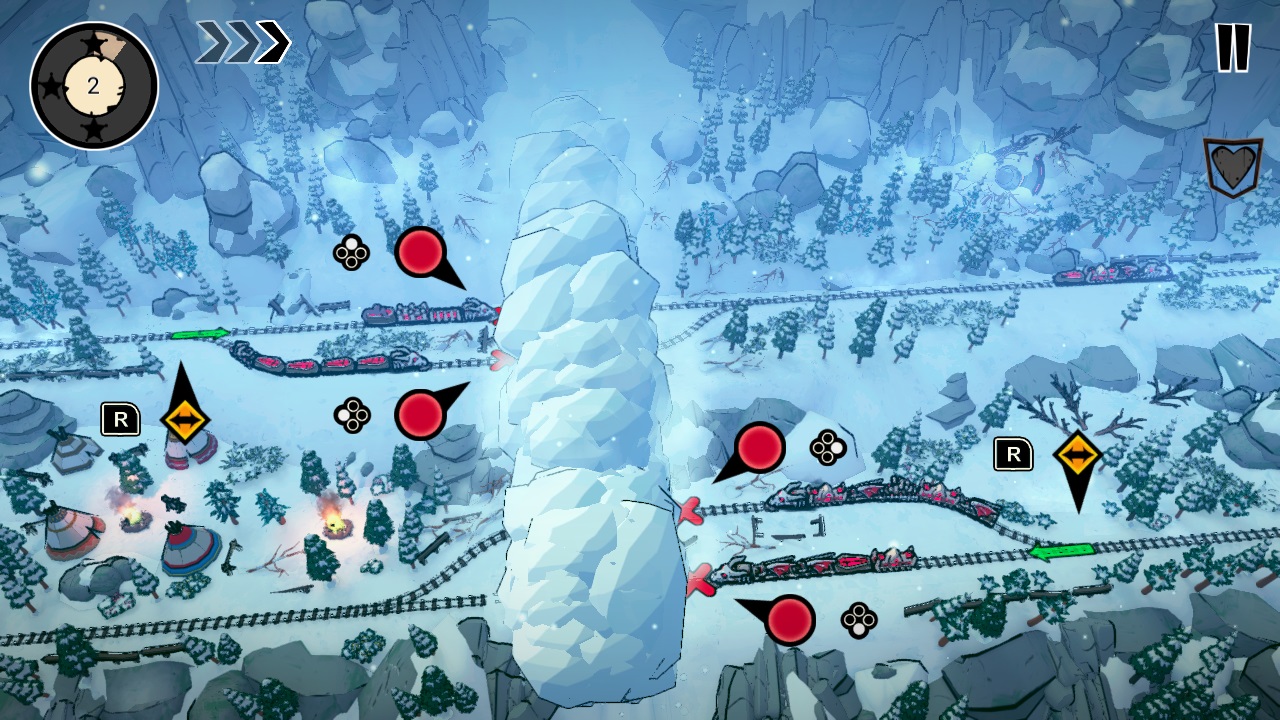
Task: Click the star progress ring showing level 2
Action: point(95,85)
